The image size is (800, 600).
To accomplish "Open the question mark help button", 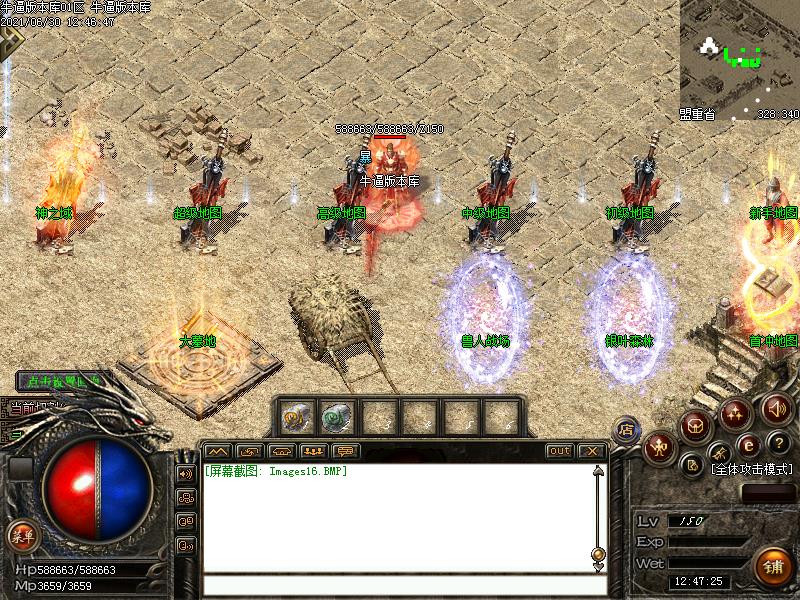I will (779, 444).
